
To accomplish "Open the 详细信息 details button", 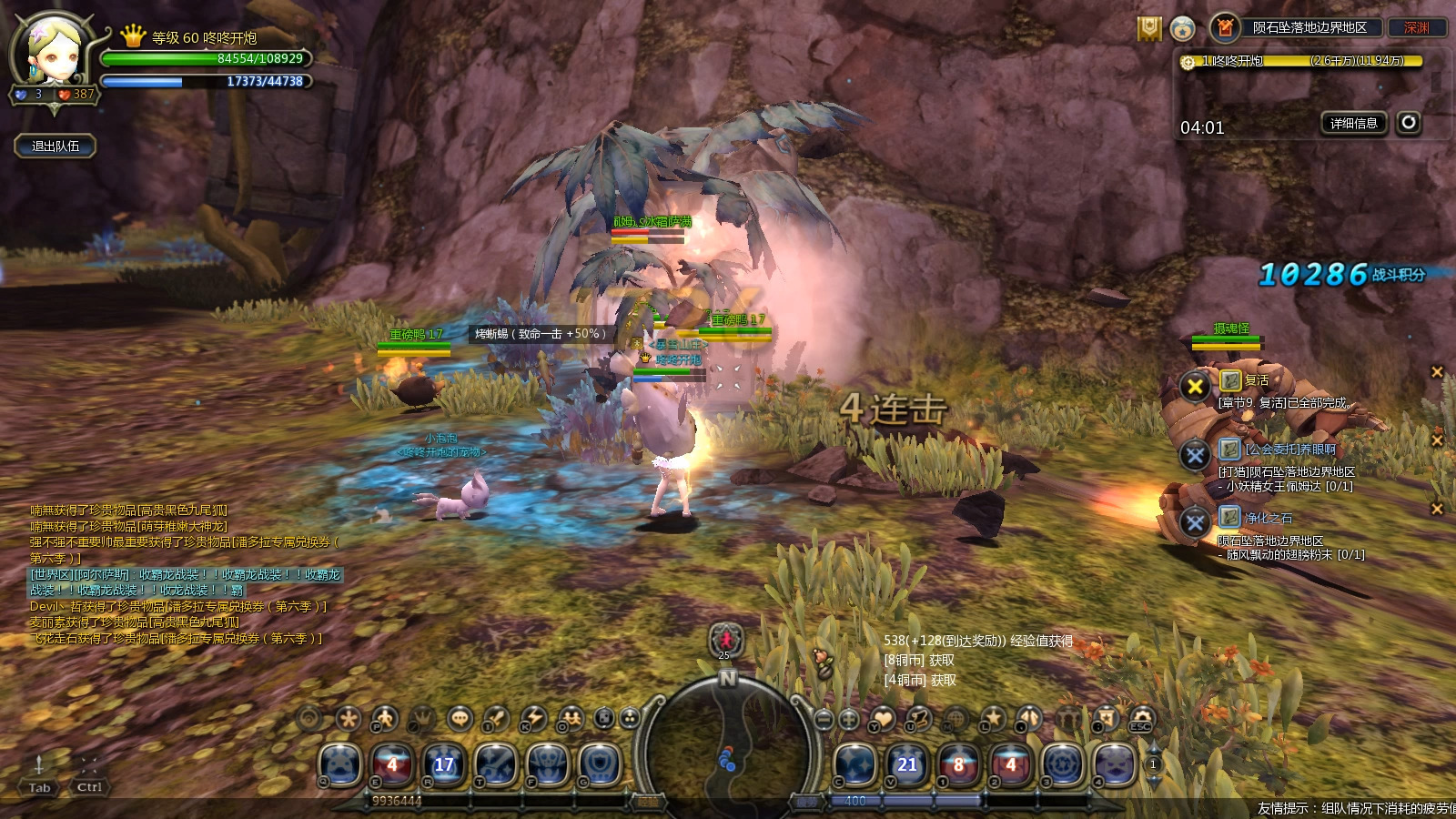I will click(x=1353, y=123).
